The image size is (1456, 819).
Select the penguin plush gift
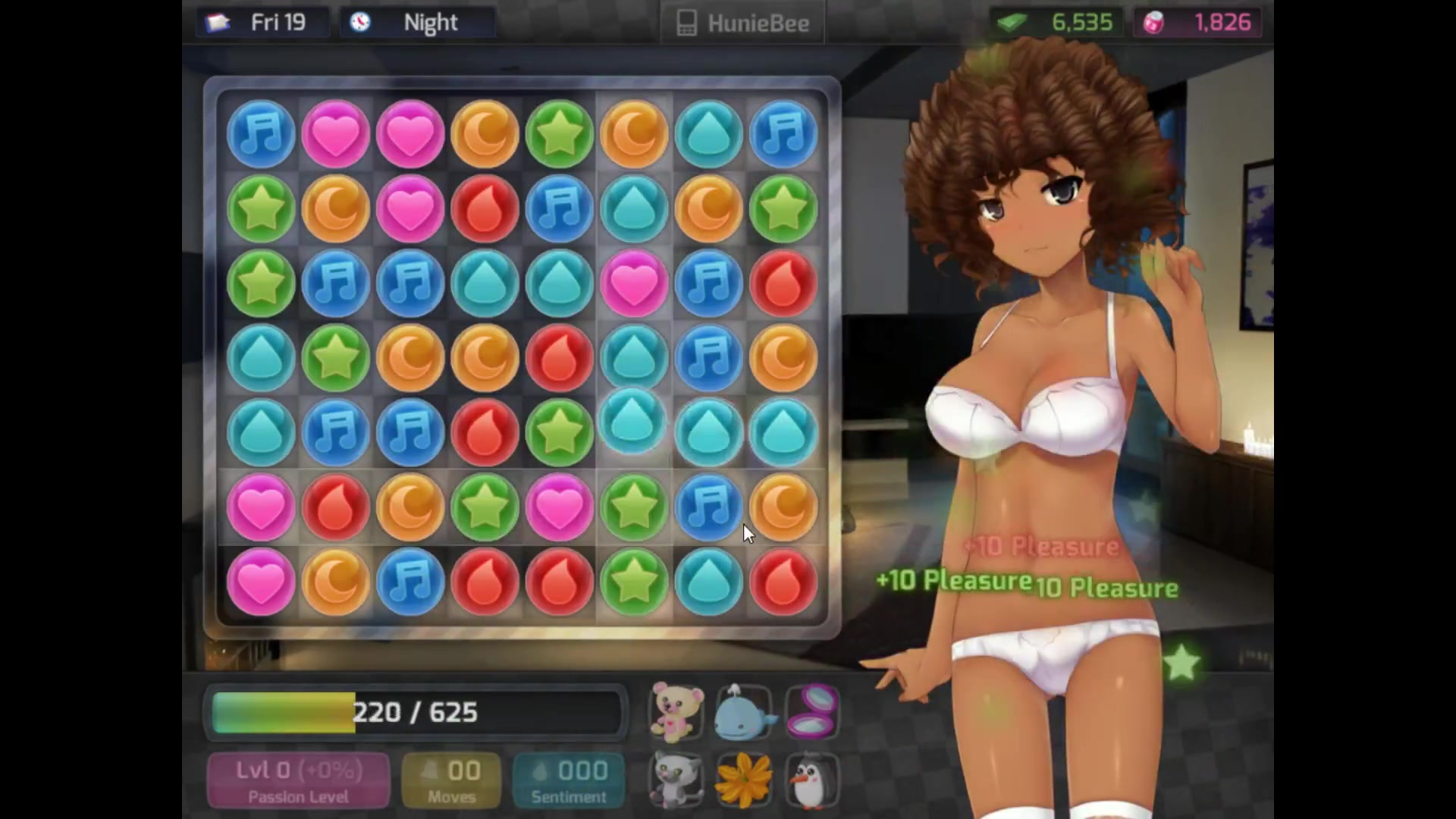point(811,780)
